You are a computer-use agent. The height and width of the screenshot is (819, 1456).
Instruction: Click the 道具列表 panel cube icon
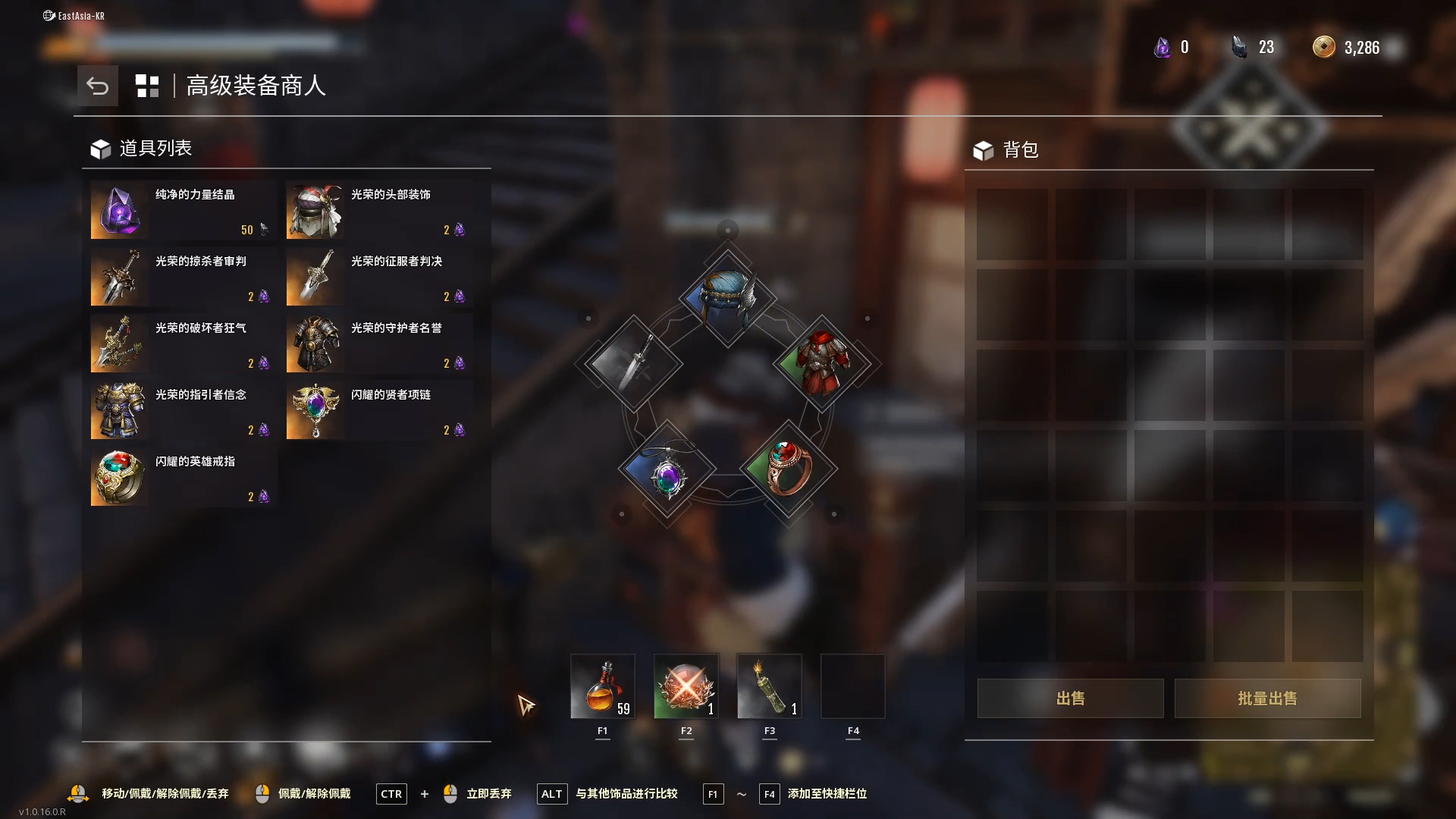tap(99, 149)
